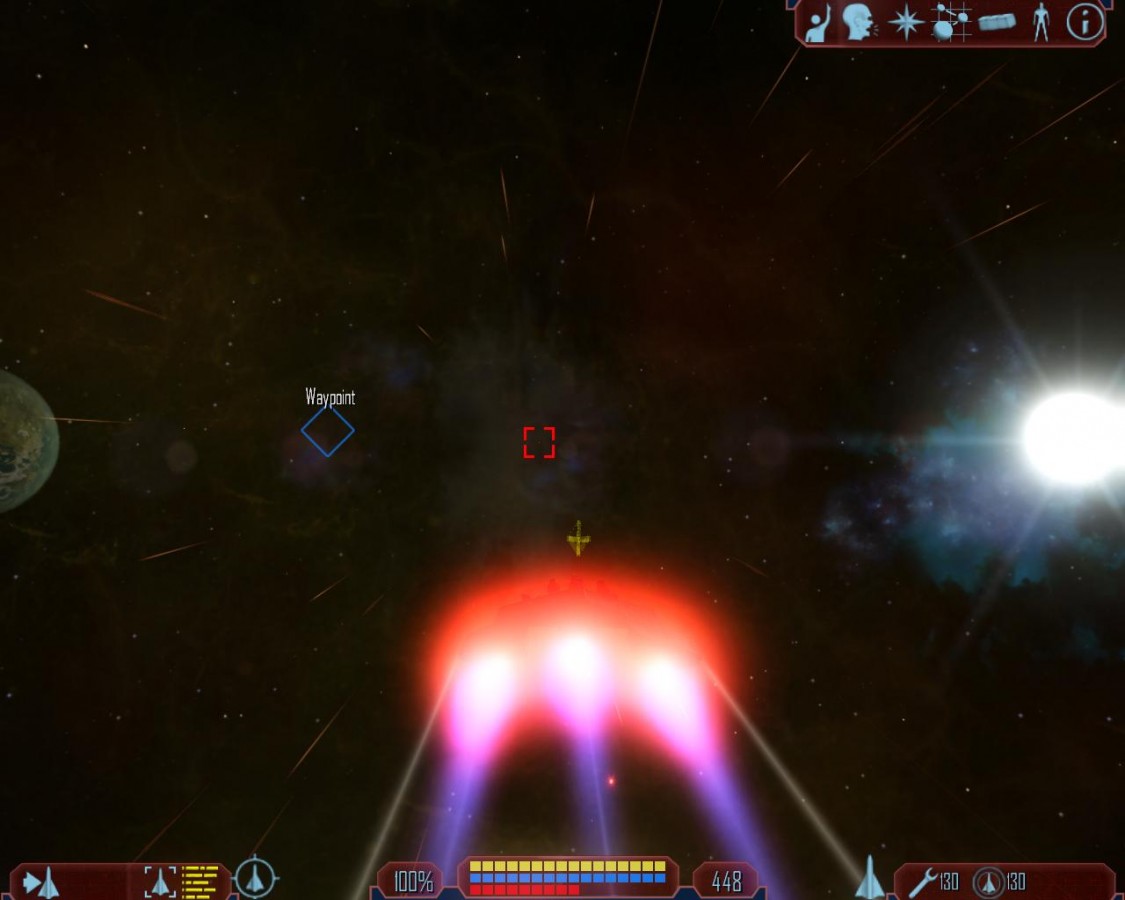Open the compass star navigation icon
The height and width of the screenshot is (900, 1125).
click(x=906, y=22)
